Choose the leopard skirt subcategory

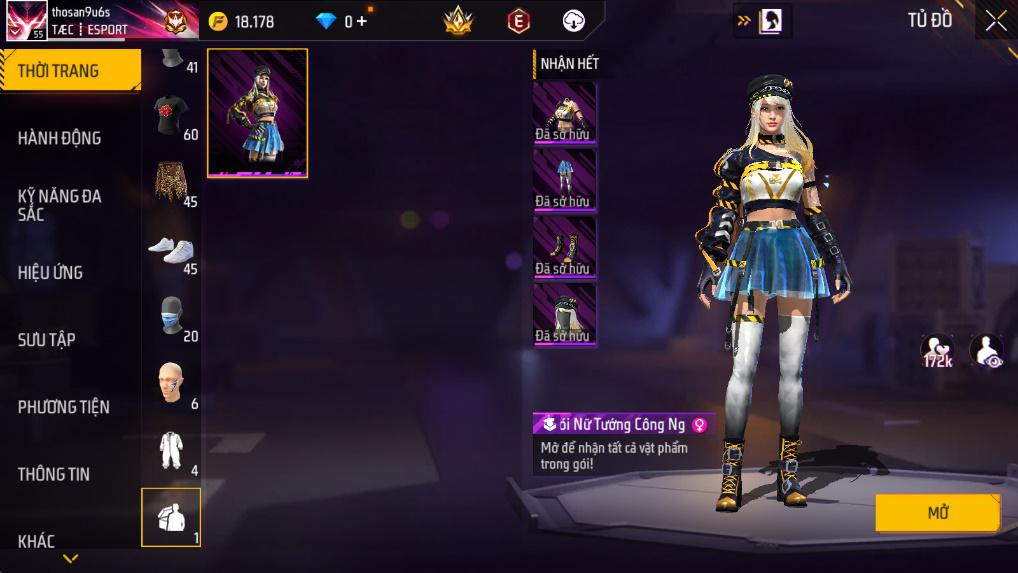(171, 183)
